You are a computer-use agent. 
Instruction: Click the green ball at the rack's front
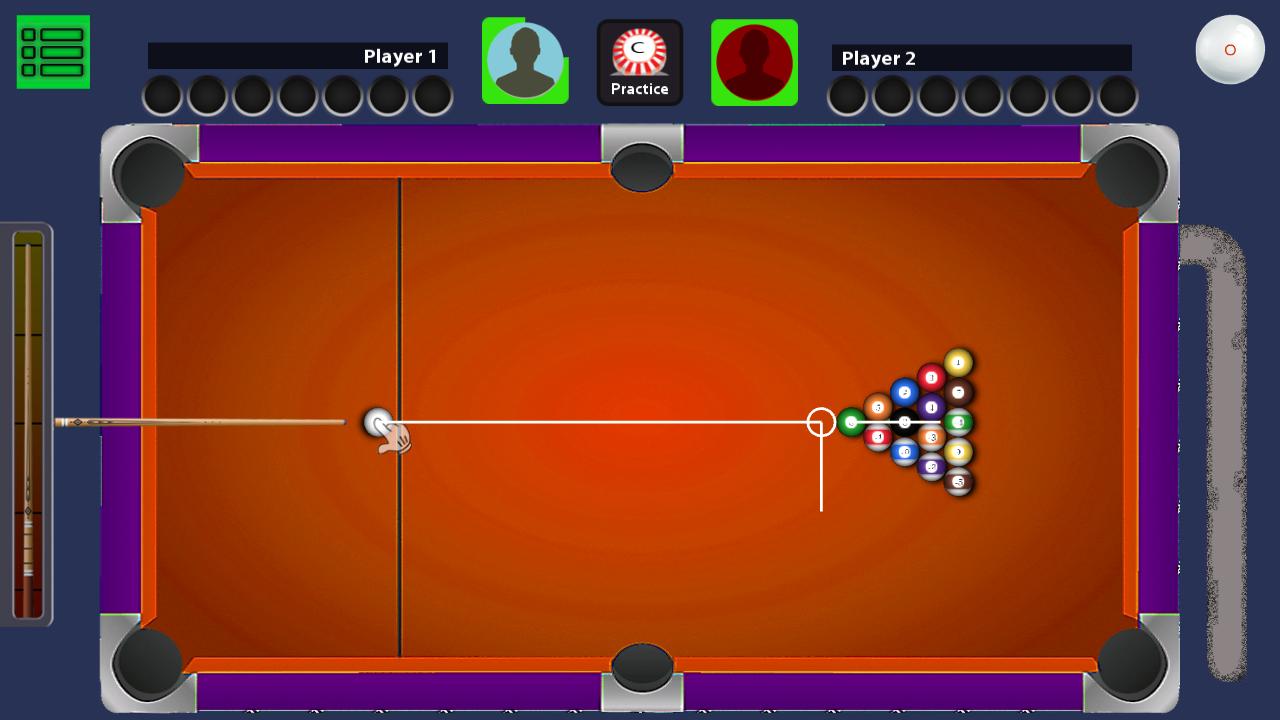pyautogui.click(x=851, y=421)
